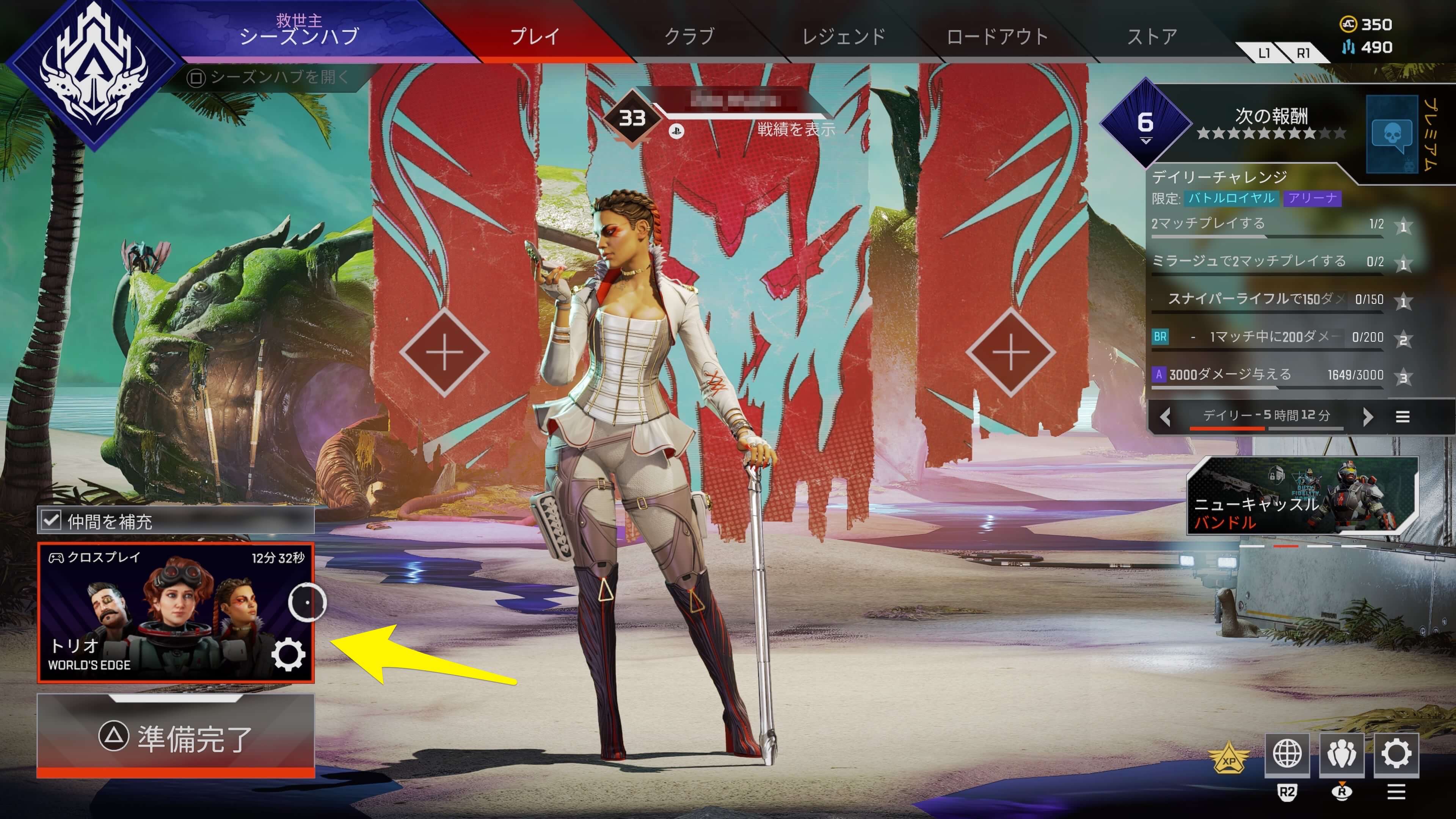Open the ニューキャッスル バンドル store banner
1456x819 pixels.
tap(1302, 496)
